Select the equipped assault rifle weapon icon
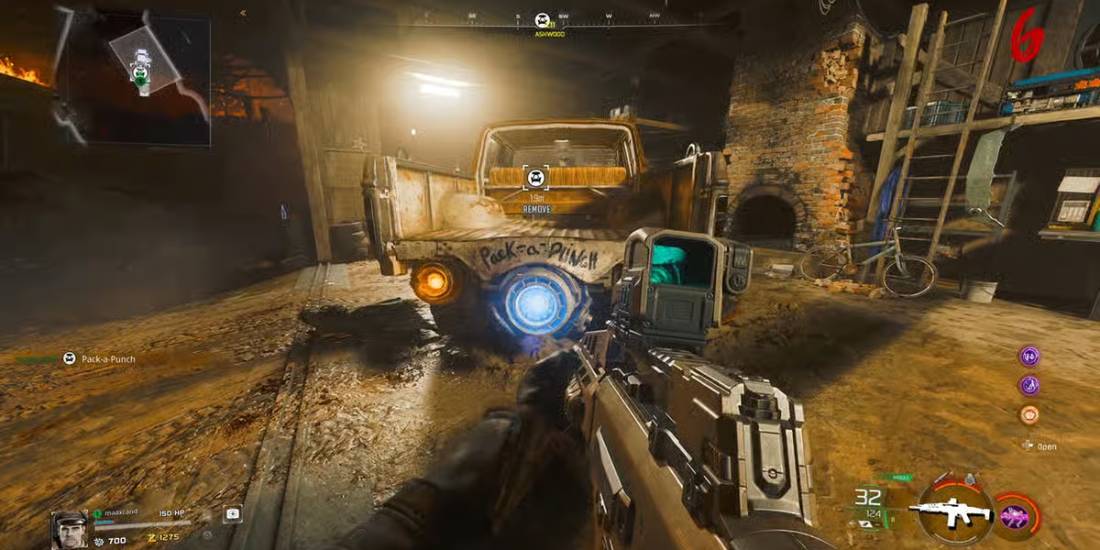The width and height of the screenshot is (1100, 550). click(949, 510)
